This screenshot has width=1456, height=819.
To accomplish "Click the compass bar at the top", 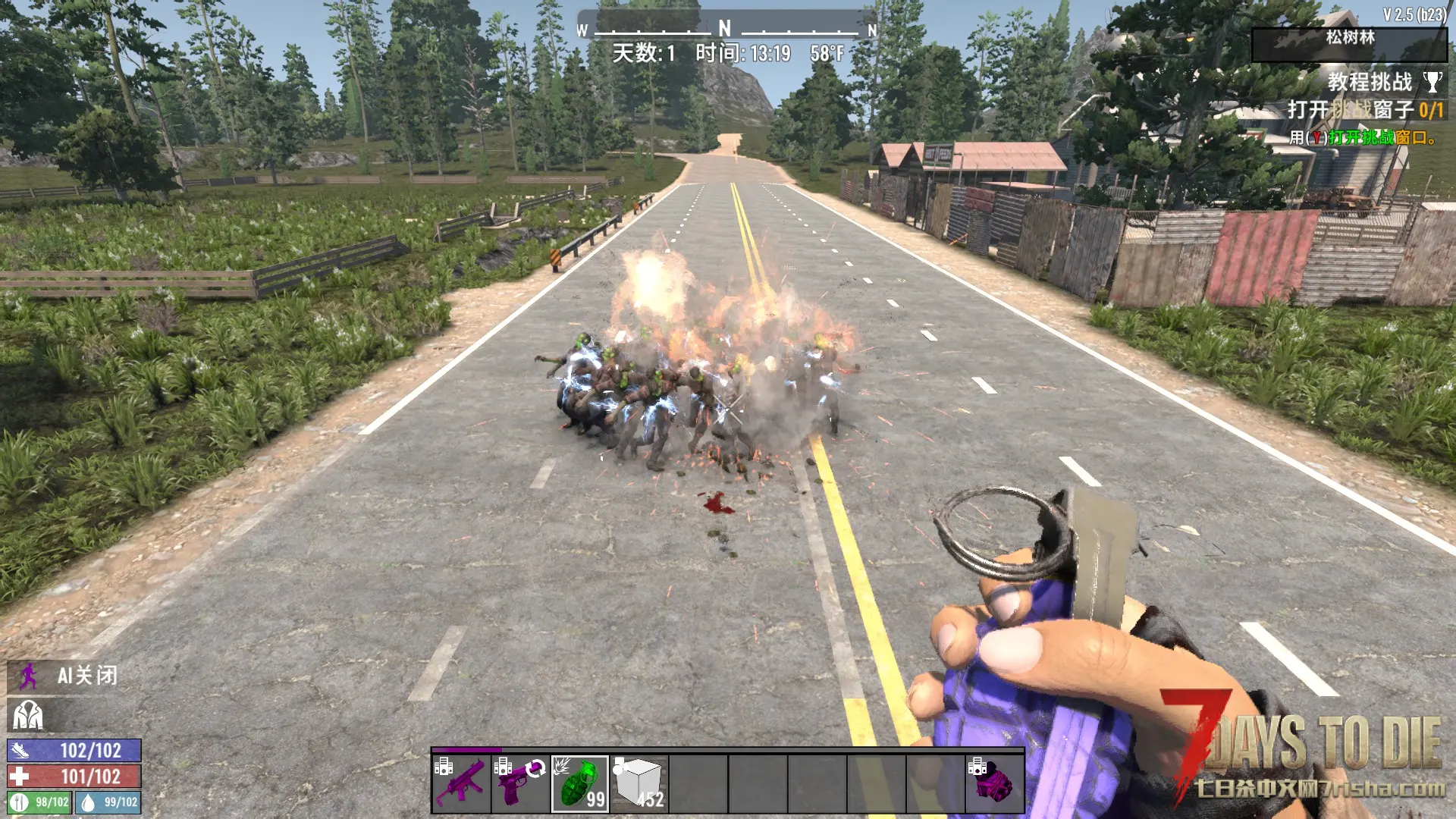I will (726, 30).
